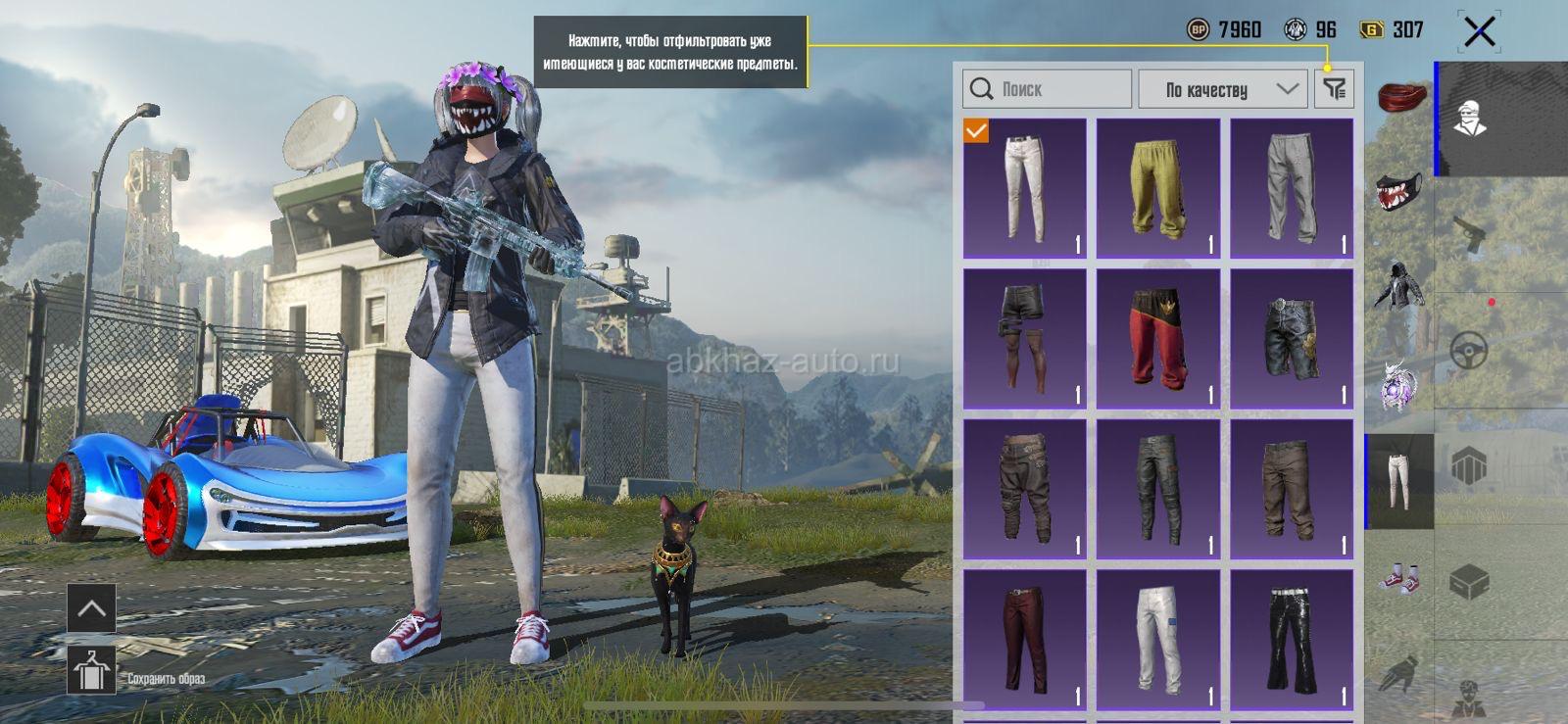Choose the dark red leather pants

tap(1024, 640)
